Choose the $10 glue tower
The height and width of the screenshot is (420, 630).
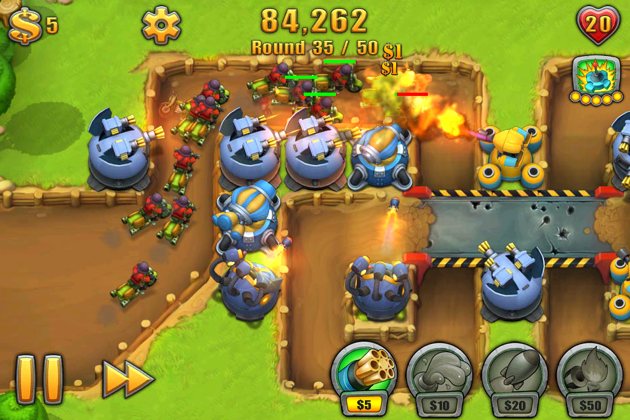click(439, 375)
